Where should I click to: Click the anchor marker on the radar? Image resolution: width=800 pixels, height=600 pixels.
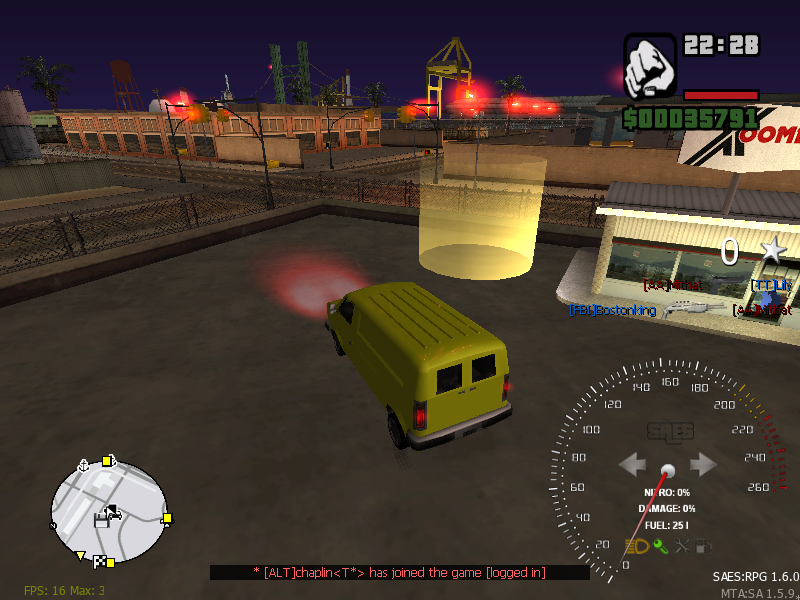pos(84,464)
